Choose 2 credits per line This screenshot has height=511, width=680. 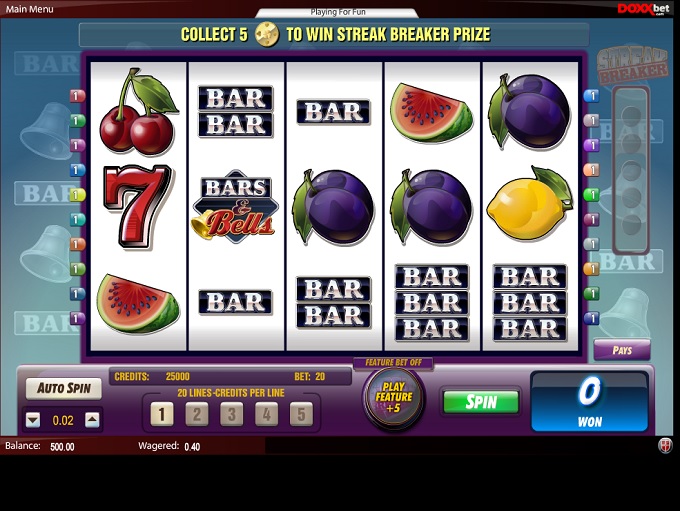197,414
